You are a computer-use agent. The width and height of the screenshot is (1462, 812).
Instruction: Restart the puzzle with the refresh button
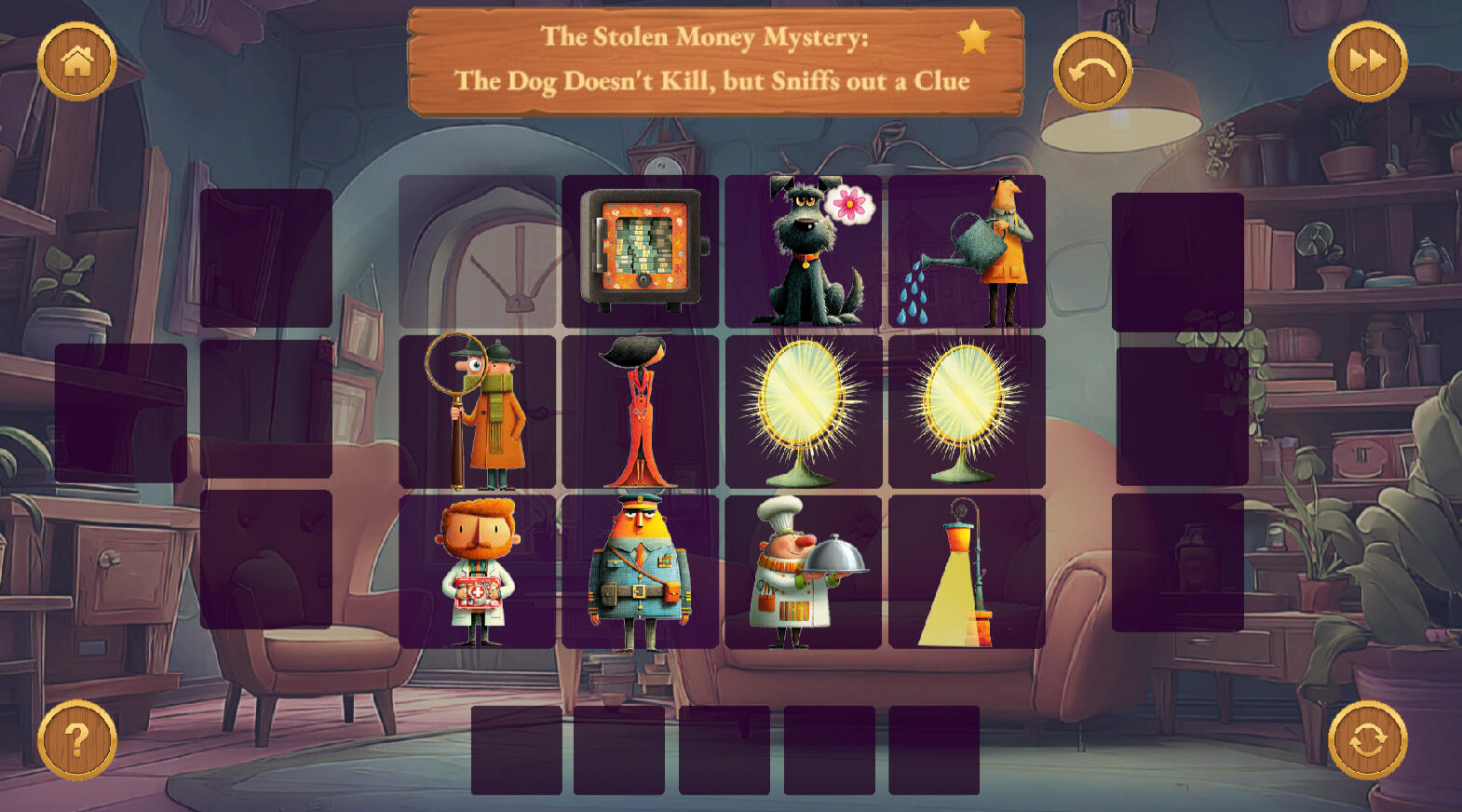1367,740
